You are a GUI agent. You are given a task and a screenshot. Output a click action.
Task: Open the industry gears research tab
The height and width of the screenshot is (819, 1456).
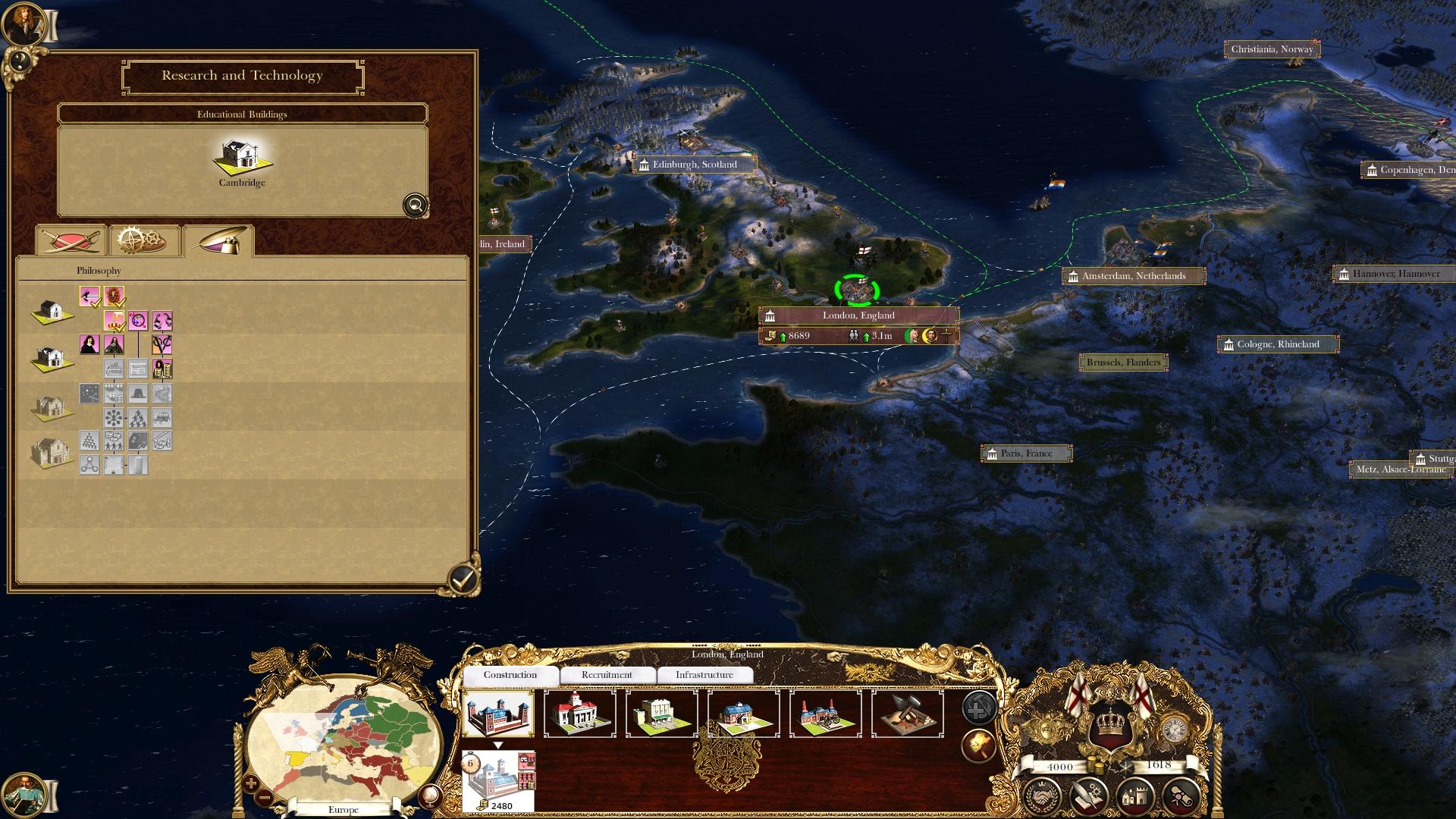(144, 241)
